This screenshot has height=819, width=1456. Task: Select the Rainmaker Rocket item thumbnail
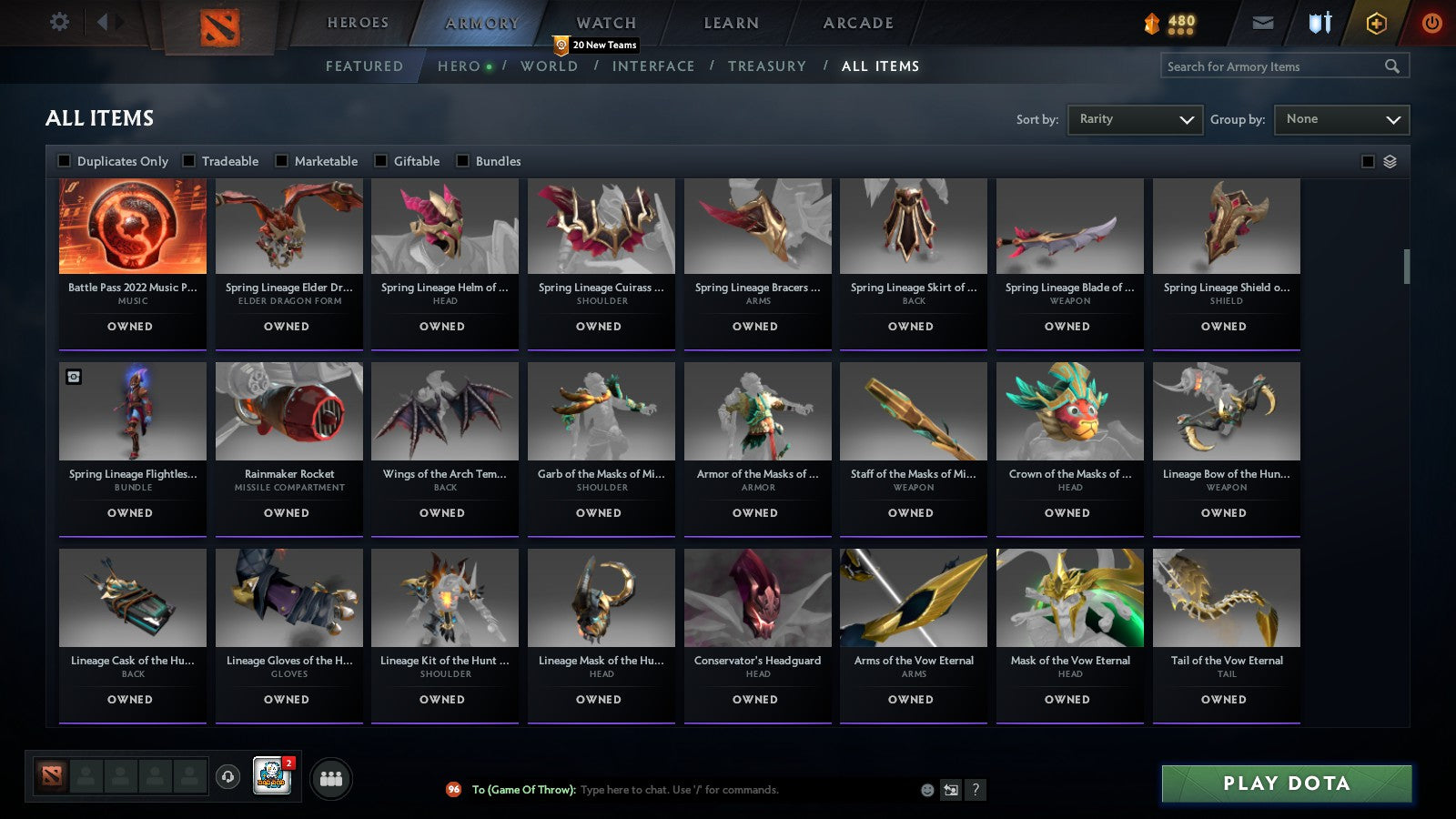(288, 409)
